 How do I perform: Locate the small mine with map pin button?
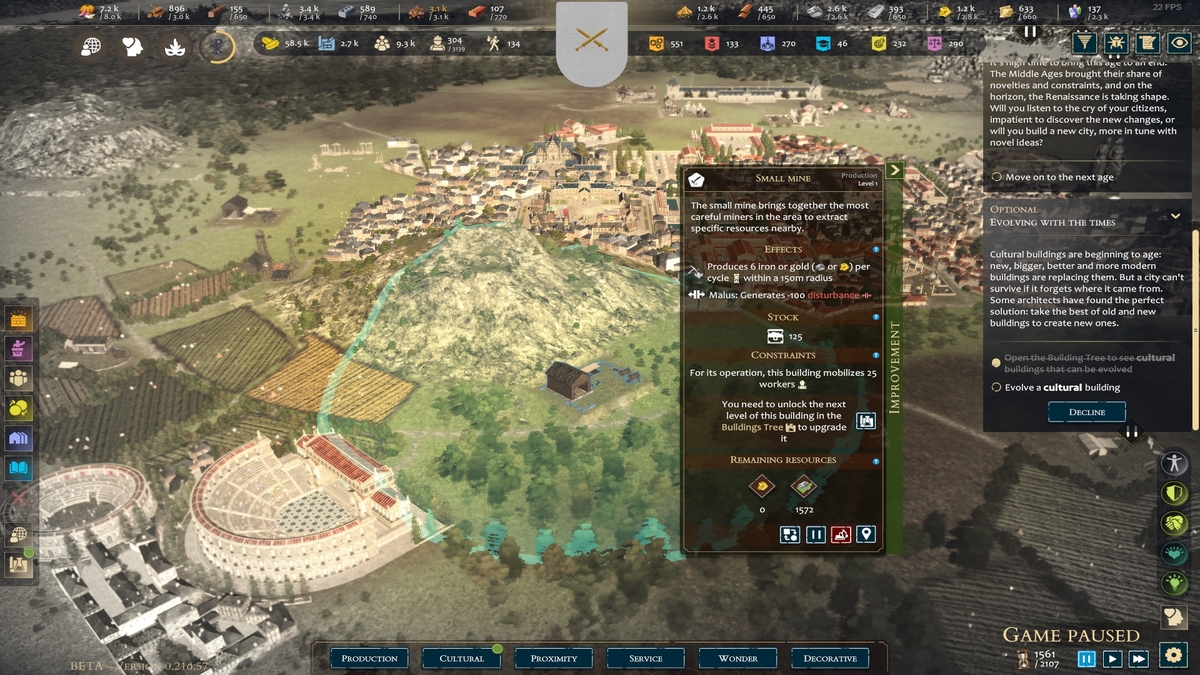pos(866,534)
